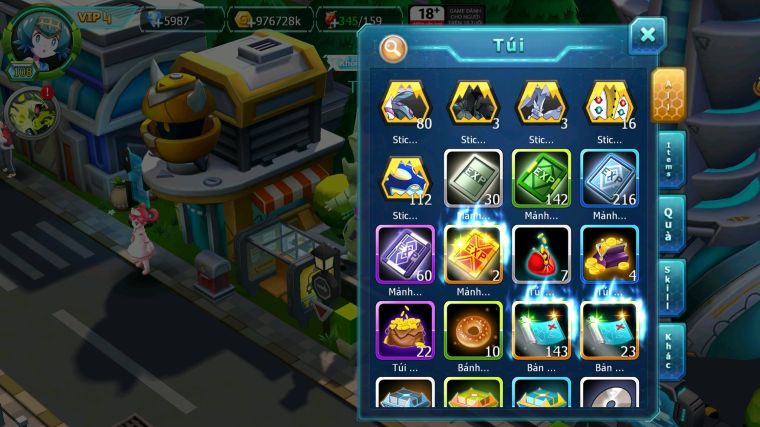Click the golden EXP card with 2
The width and height of the screenshot is (760, 427).
click(473, 254)
